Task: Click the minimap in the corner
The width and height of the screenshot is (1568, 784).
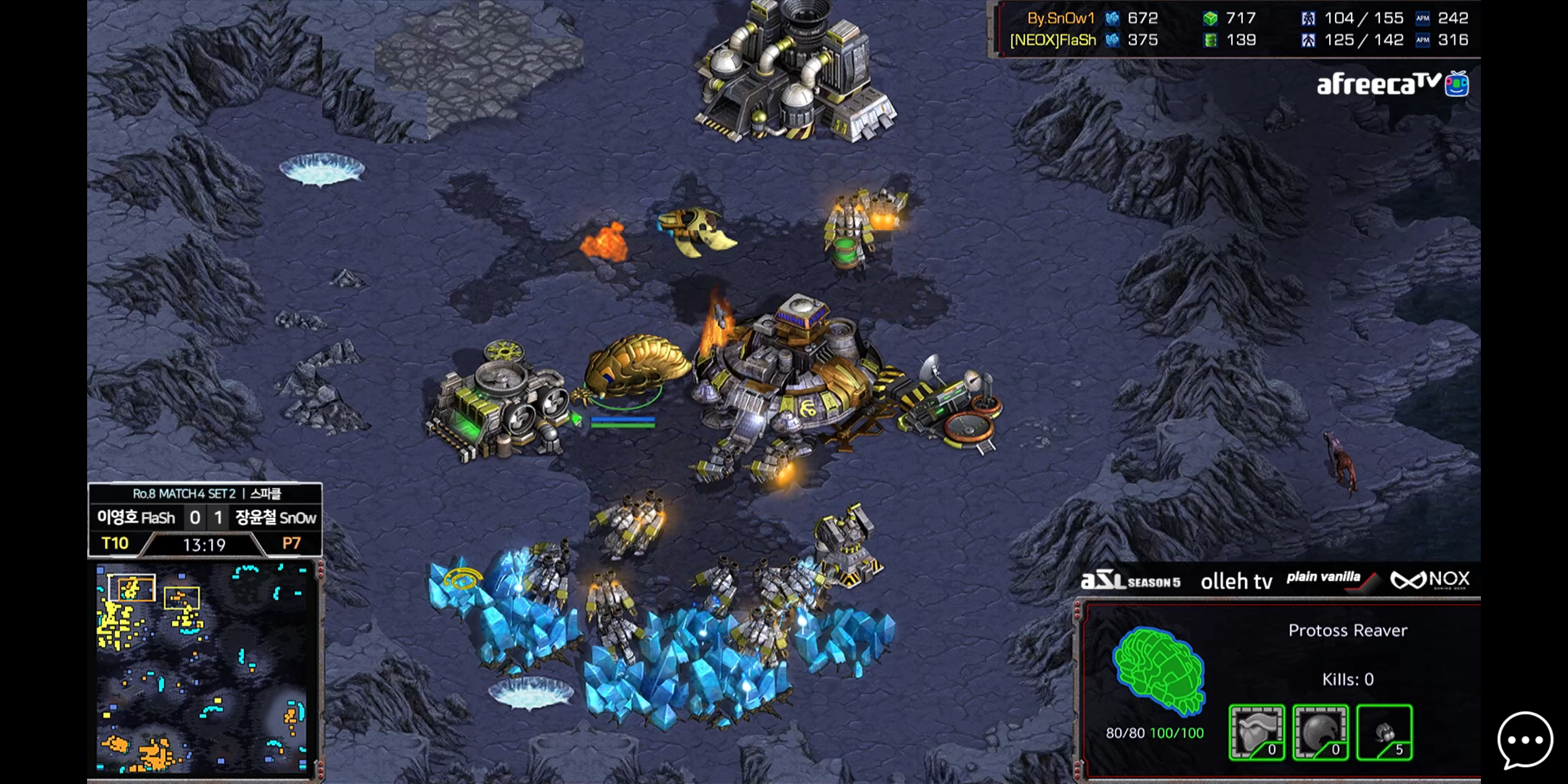Action: pyautogui.click(x=202, y=669)
